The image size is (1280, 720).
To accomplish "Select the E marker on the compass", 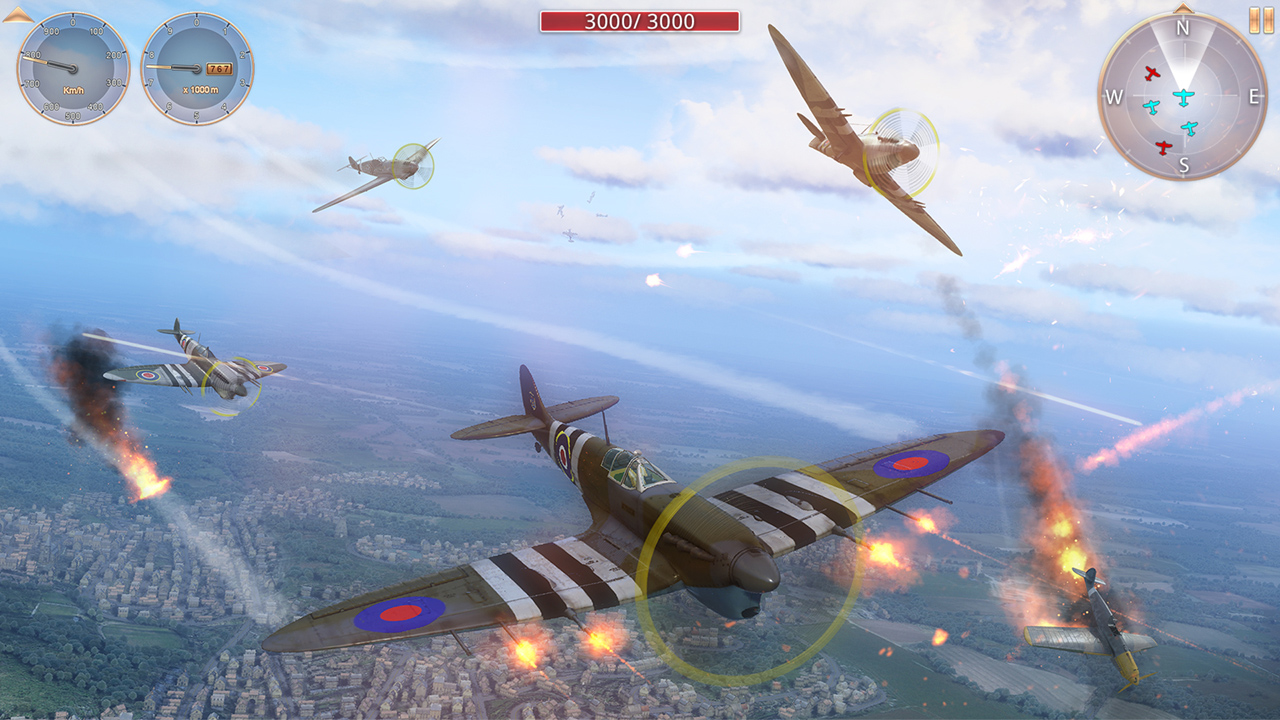I will pos(1254,96).
